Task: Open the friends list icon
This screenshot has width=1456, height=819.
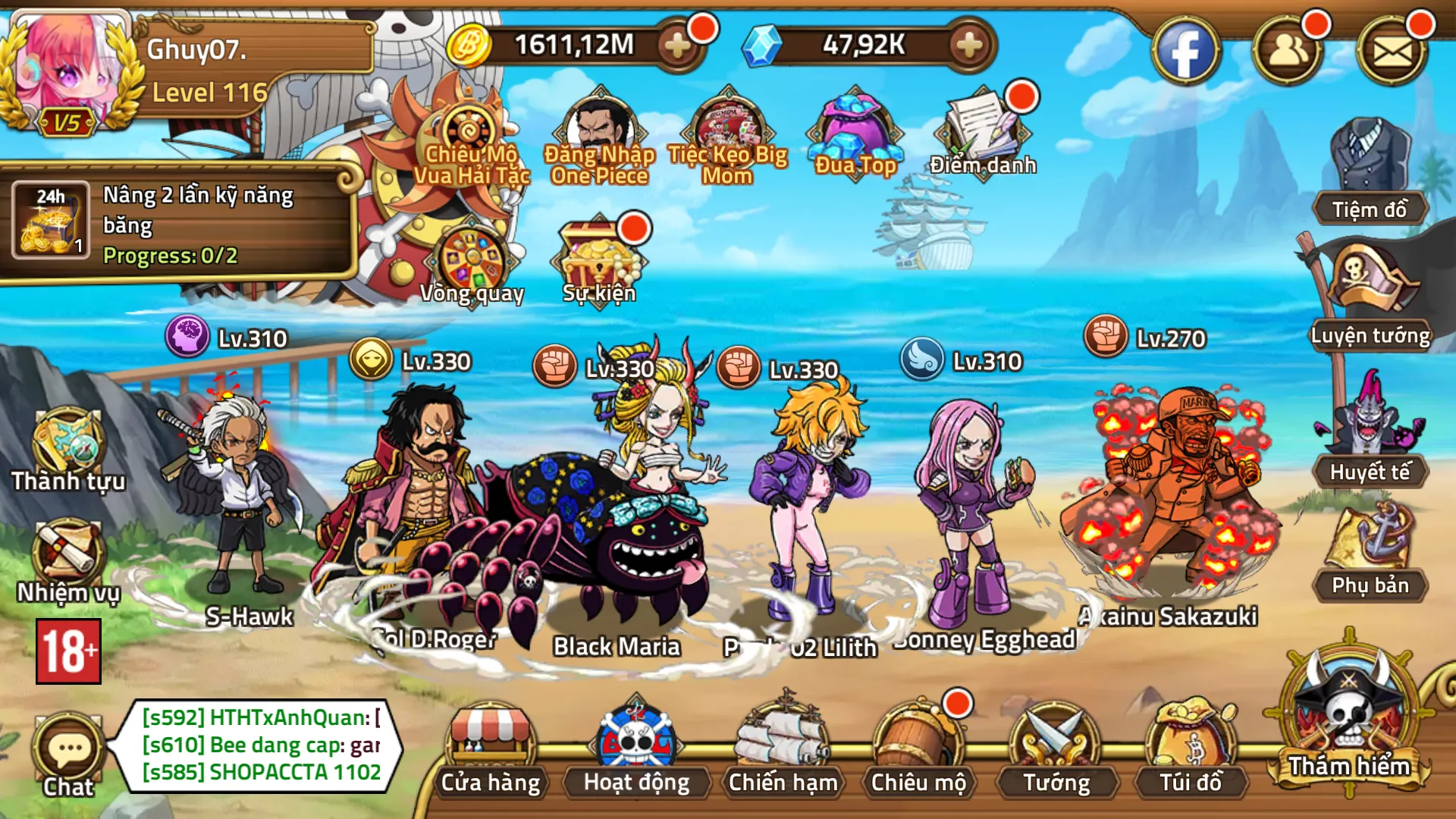Action: point(1288,51)
